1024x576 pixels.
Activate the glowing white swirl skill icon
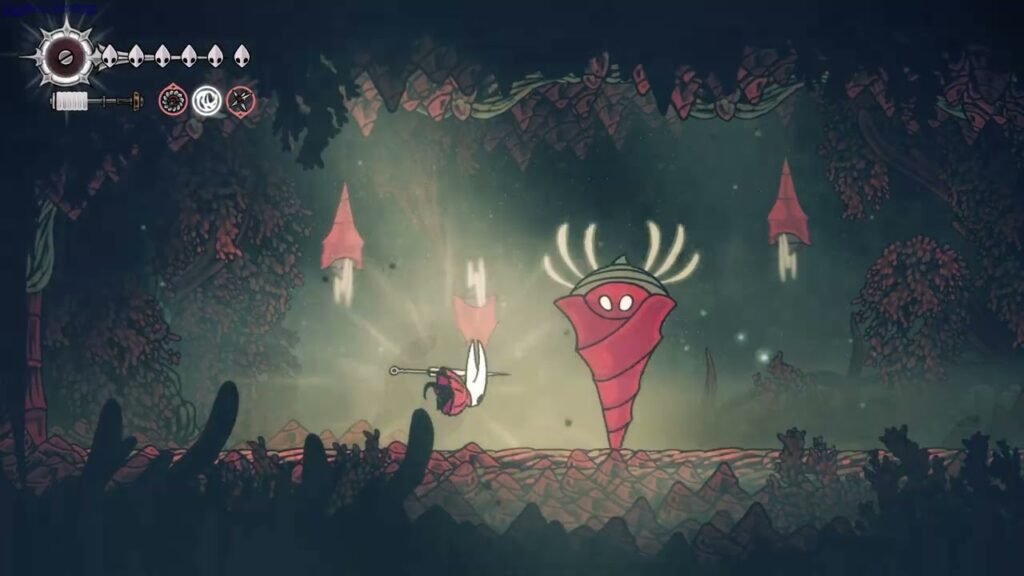pyautogui.click(x=207, y=100)
